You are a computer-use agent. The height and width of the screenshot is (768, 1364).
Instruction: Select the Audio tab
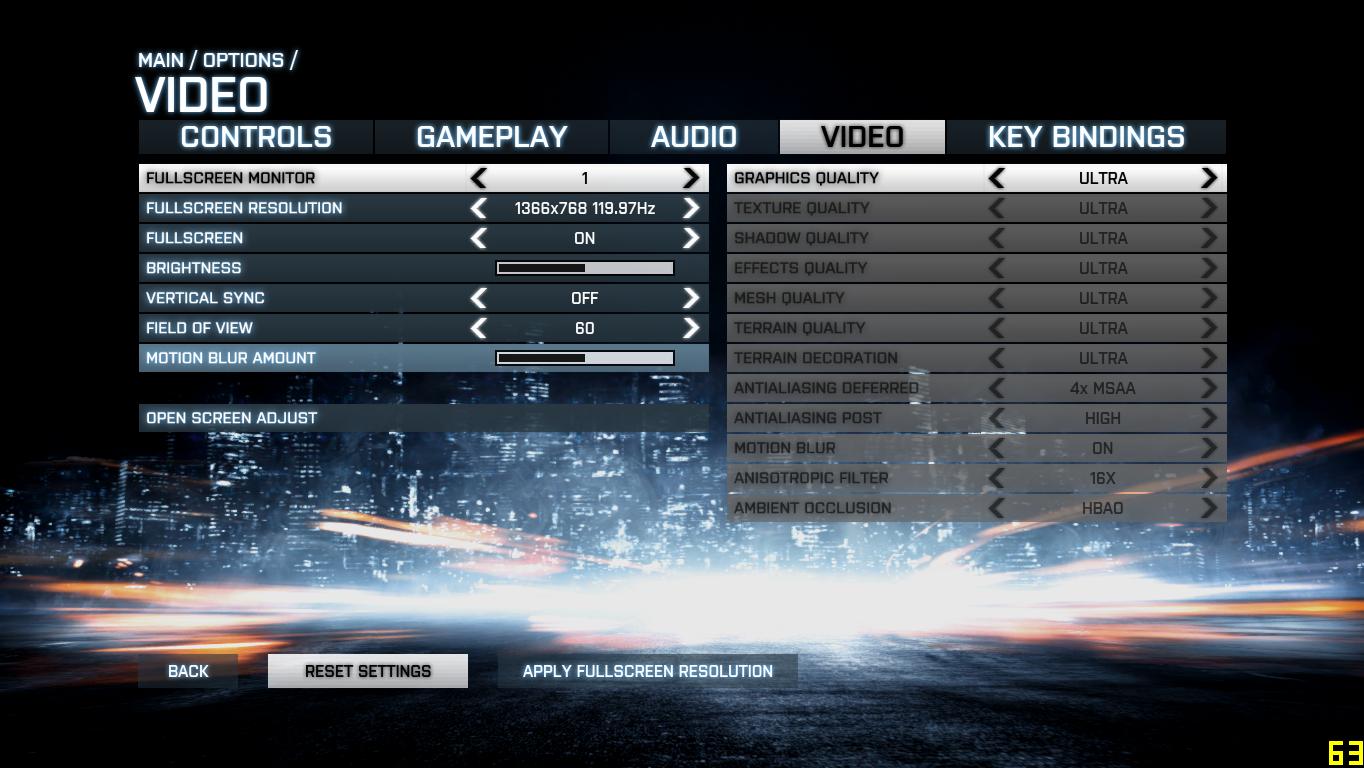(x=693, y=137)
